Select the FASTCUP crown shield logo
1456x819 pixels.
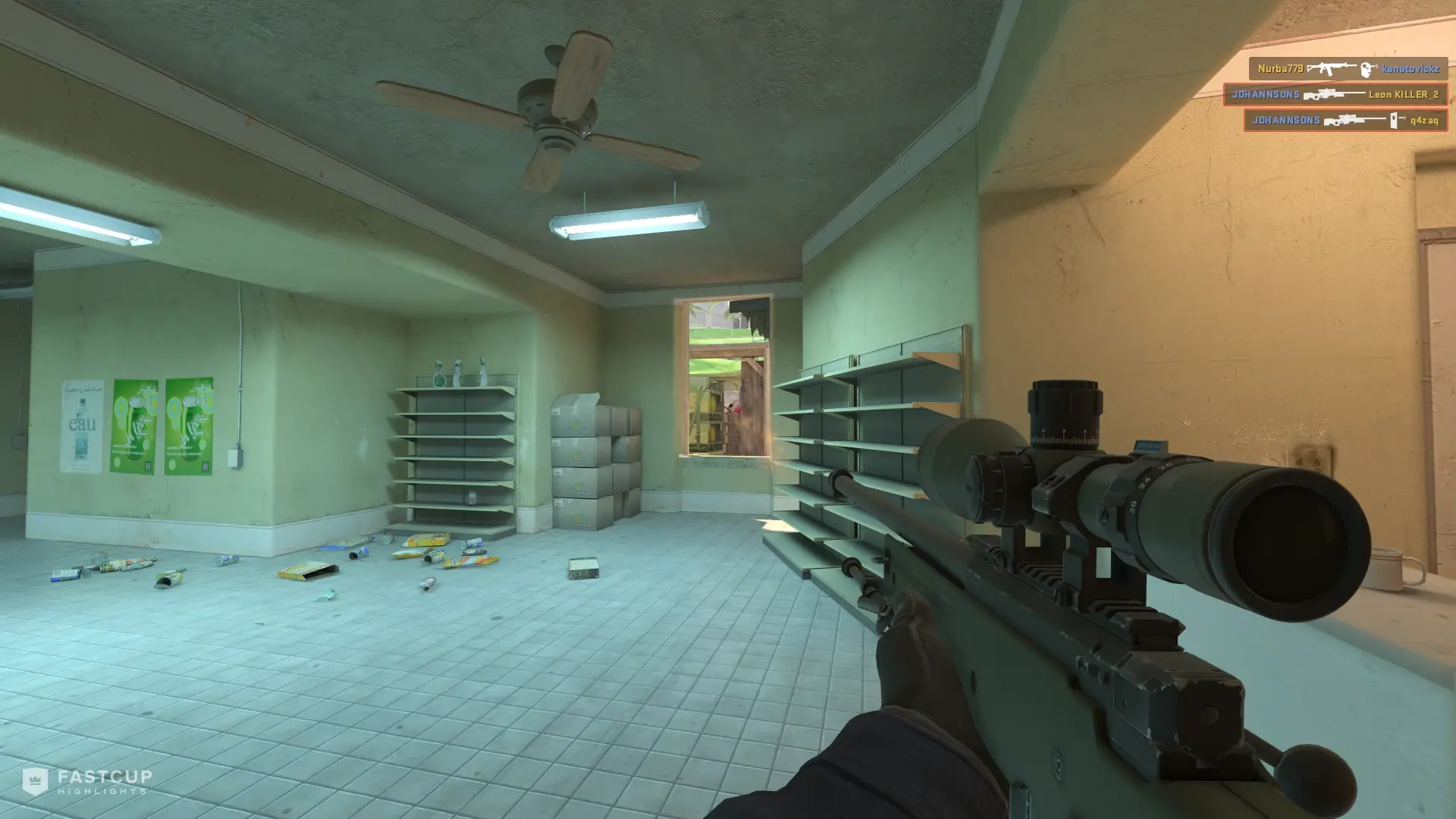(x=36, y=782)
